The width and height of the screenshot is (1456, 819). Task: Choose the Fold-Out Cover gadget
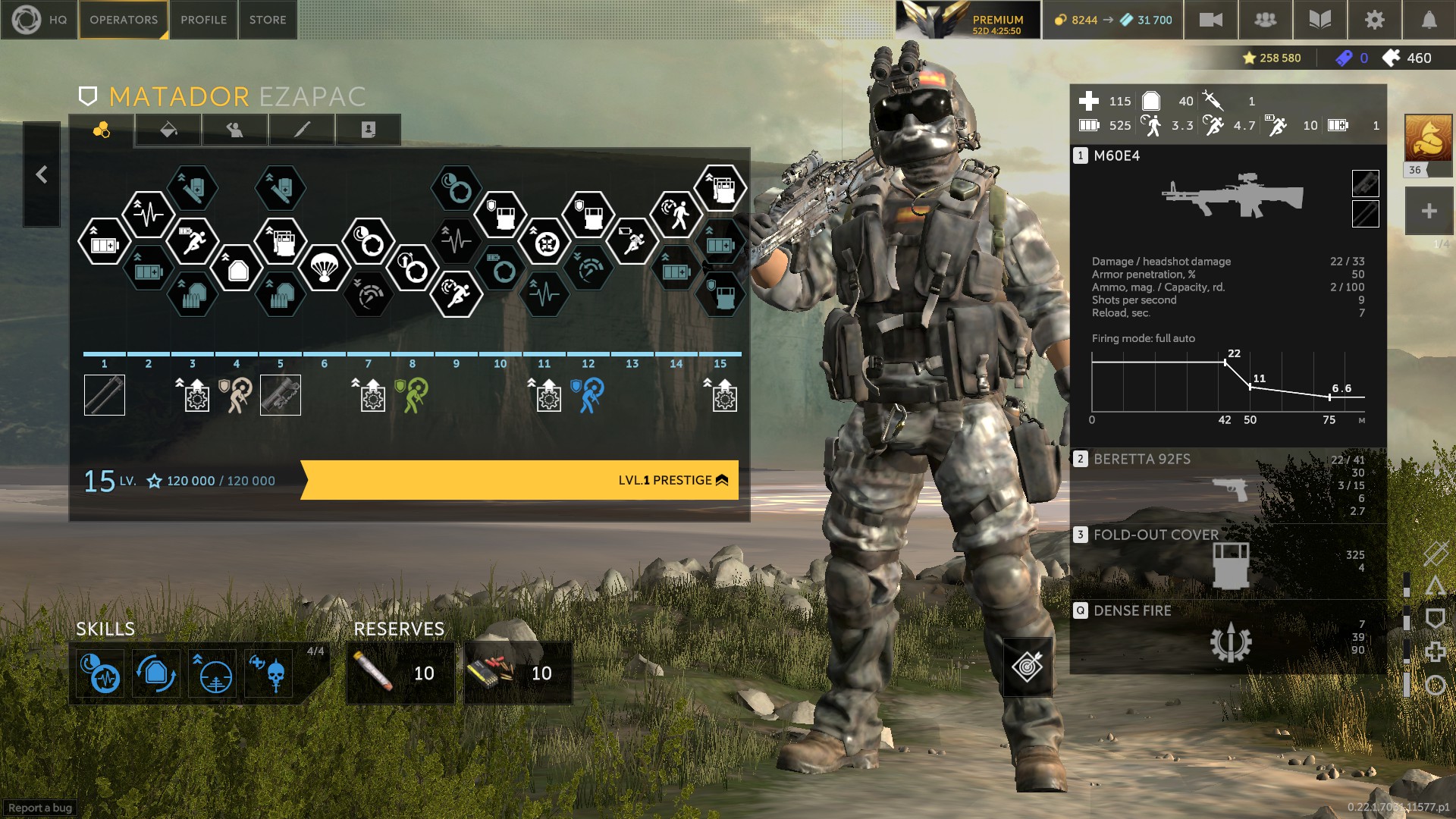[x=1227, y=561]
